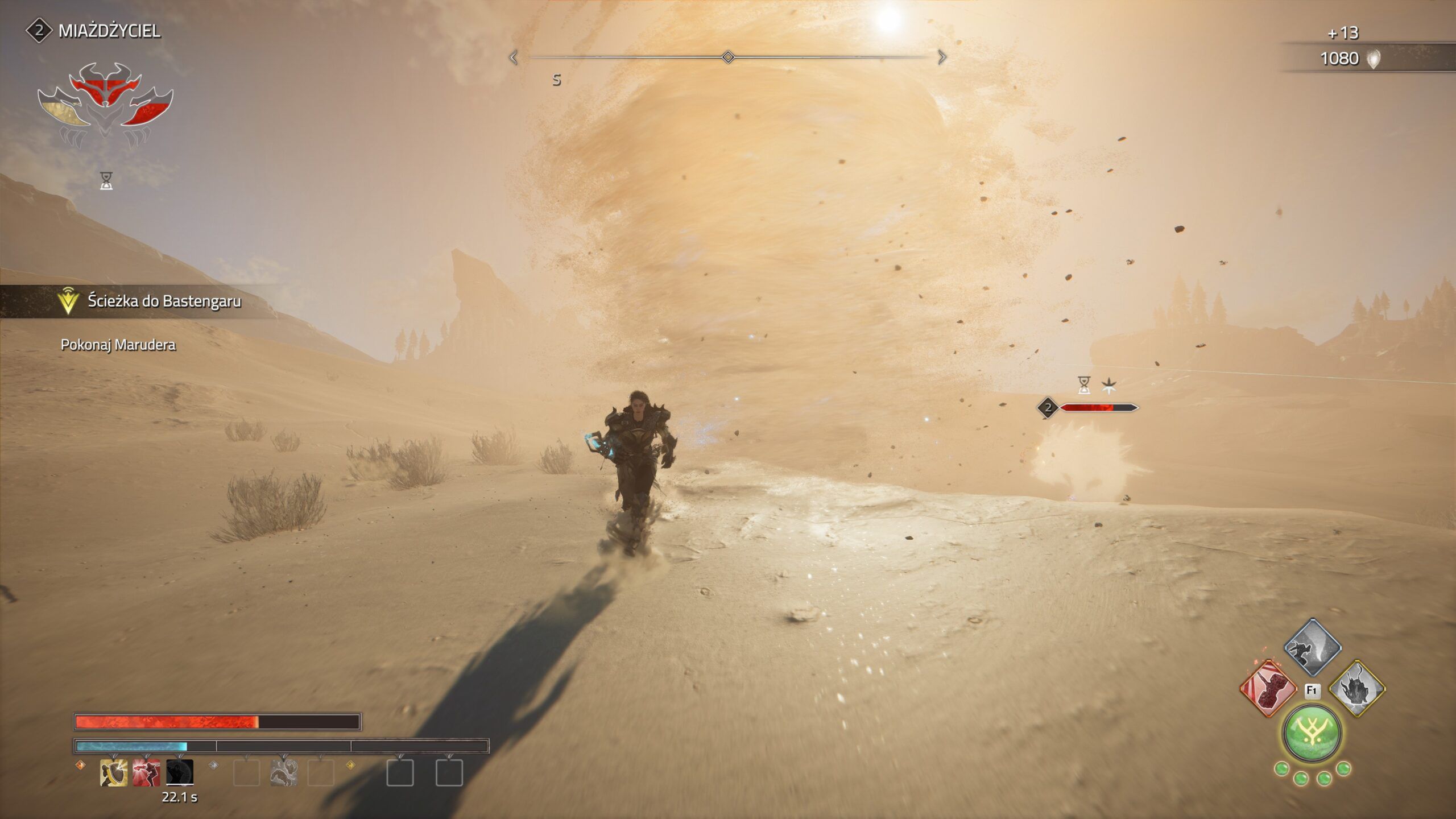1456x819 pixels.
Task: Select the Ścieżka do Bastengaru quest tracker
Action: coord(164,301)
